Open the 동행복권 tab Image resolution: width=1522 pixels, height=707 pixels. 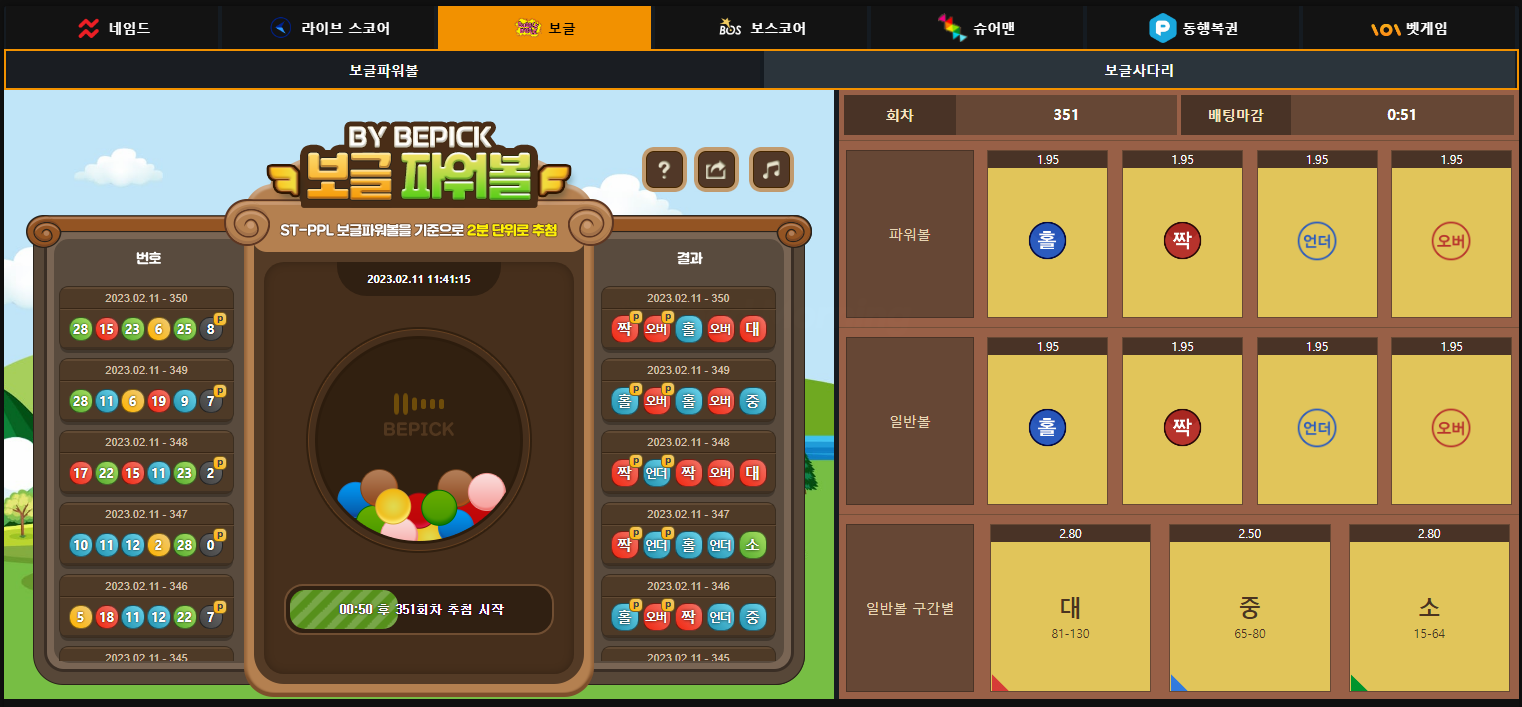(x=1193, y=28)
